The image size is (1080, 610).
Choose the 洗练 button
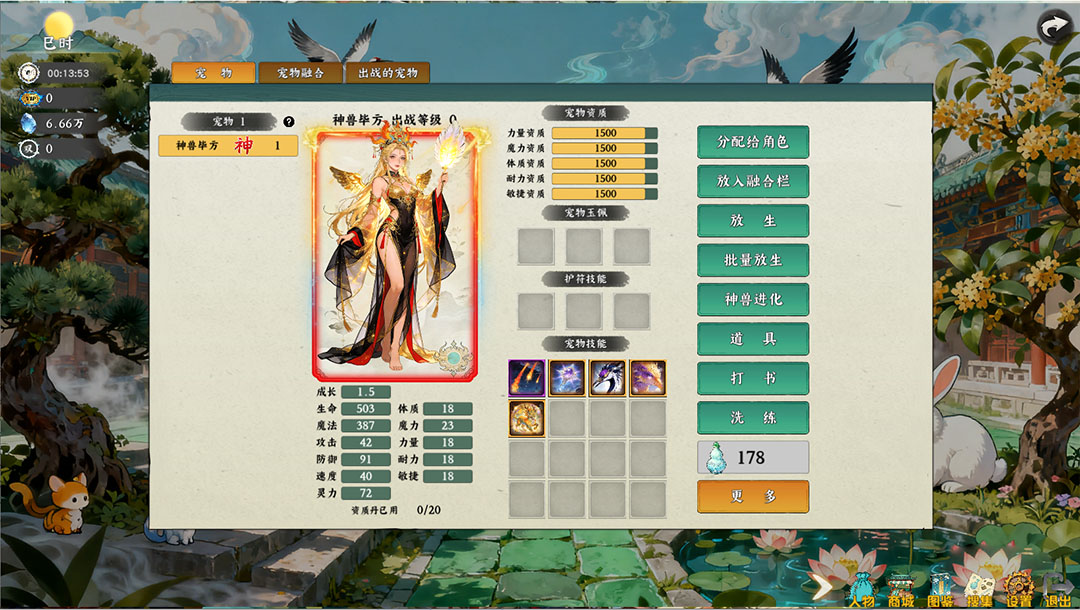point(752,417)
